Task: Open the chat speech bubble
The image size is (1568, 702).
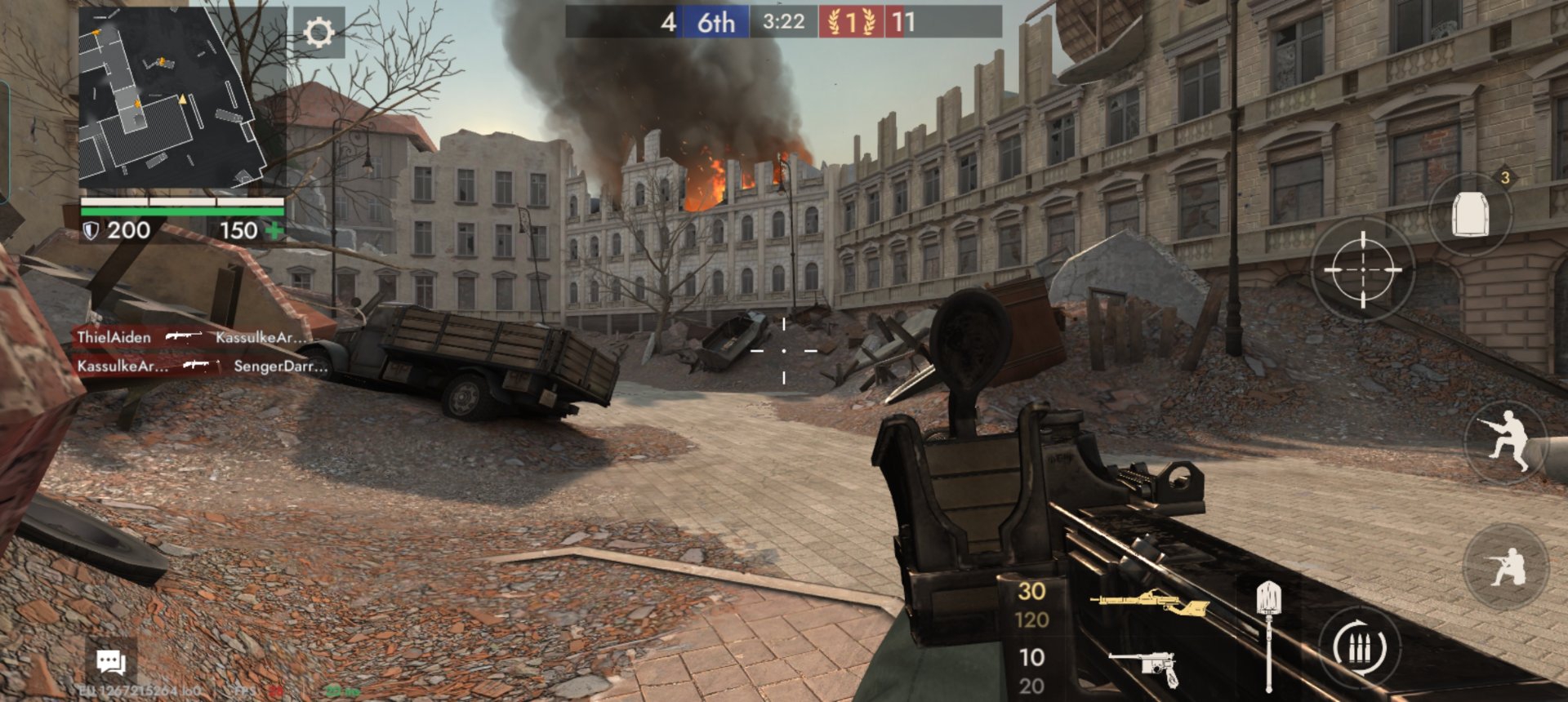Action: point(111,661)
